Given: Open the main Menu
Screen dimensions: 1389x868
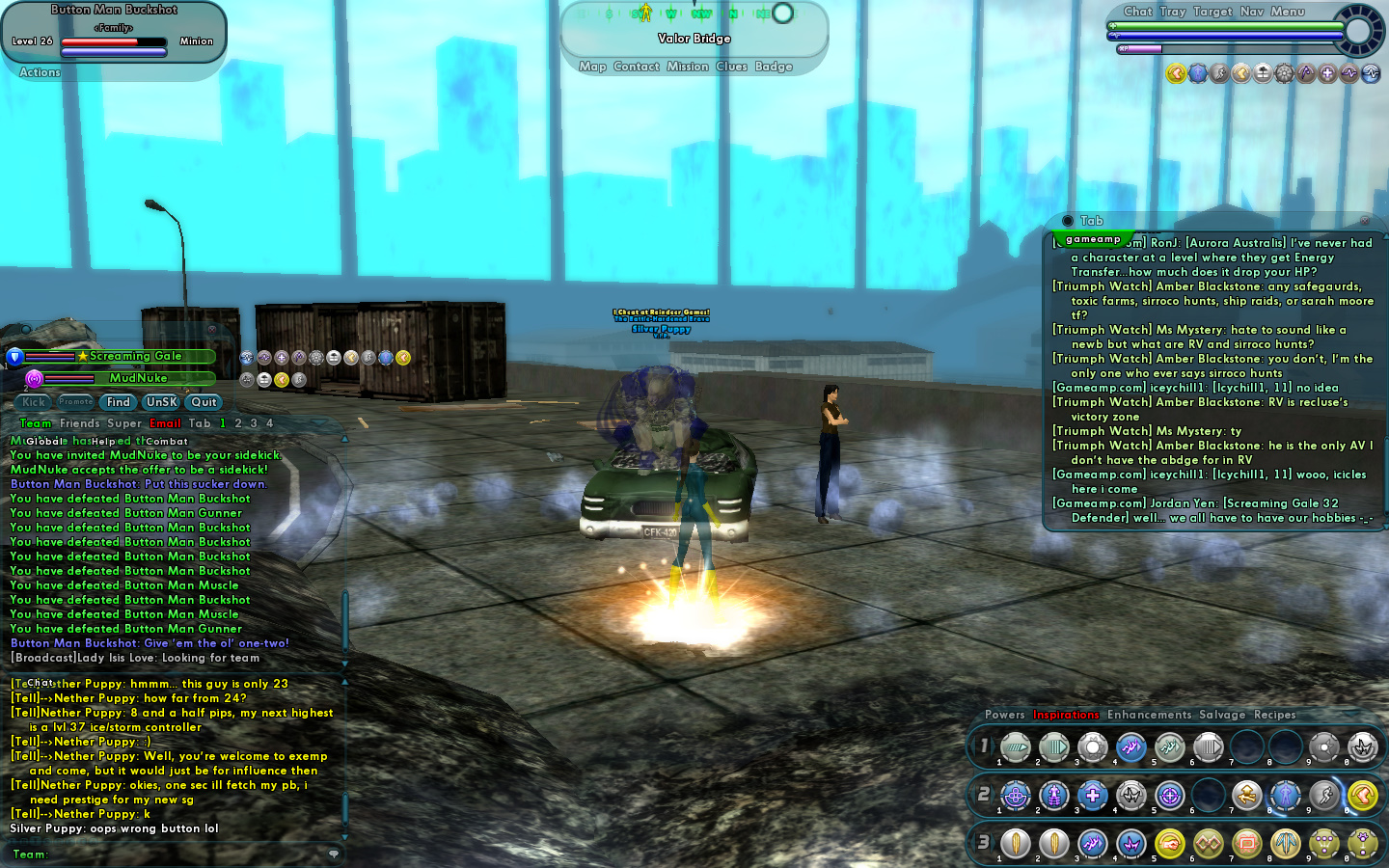Looking at the screenshot, I should pyautogui.click(x=1288, y=12).
